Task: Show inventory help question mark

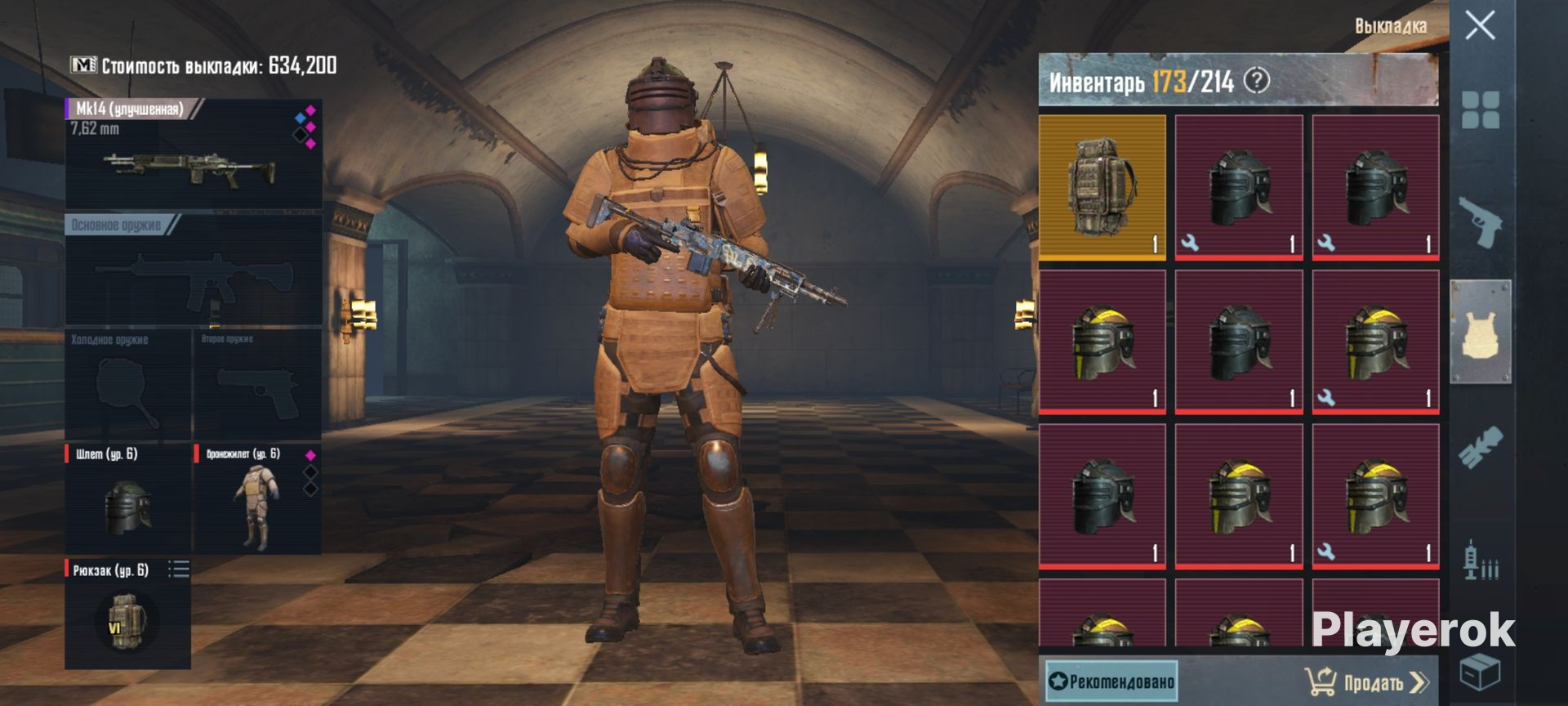Action: pyautogui.click(x=1257, y=80)
